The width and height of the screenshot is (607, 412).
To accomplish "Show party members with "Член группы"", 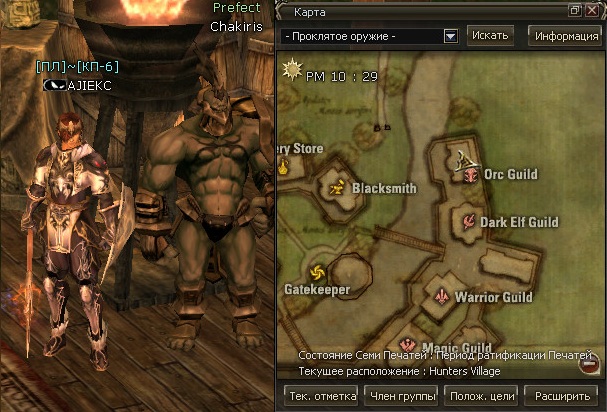I will click(x=402, y=396).
